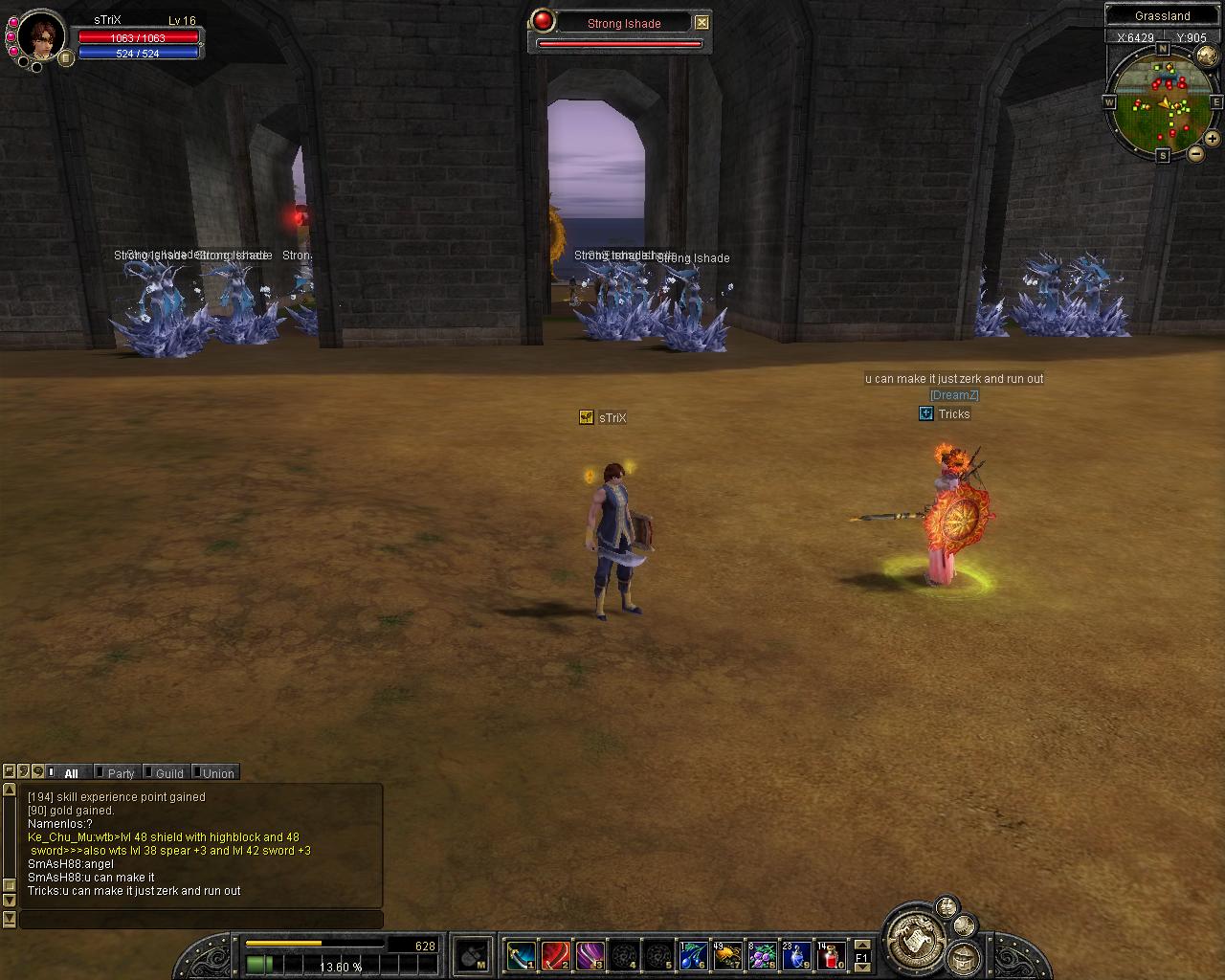The image size is (1225, 980).
Task: Zoom out the minimap with minus button
Action: point(1196,153)
